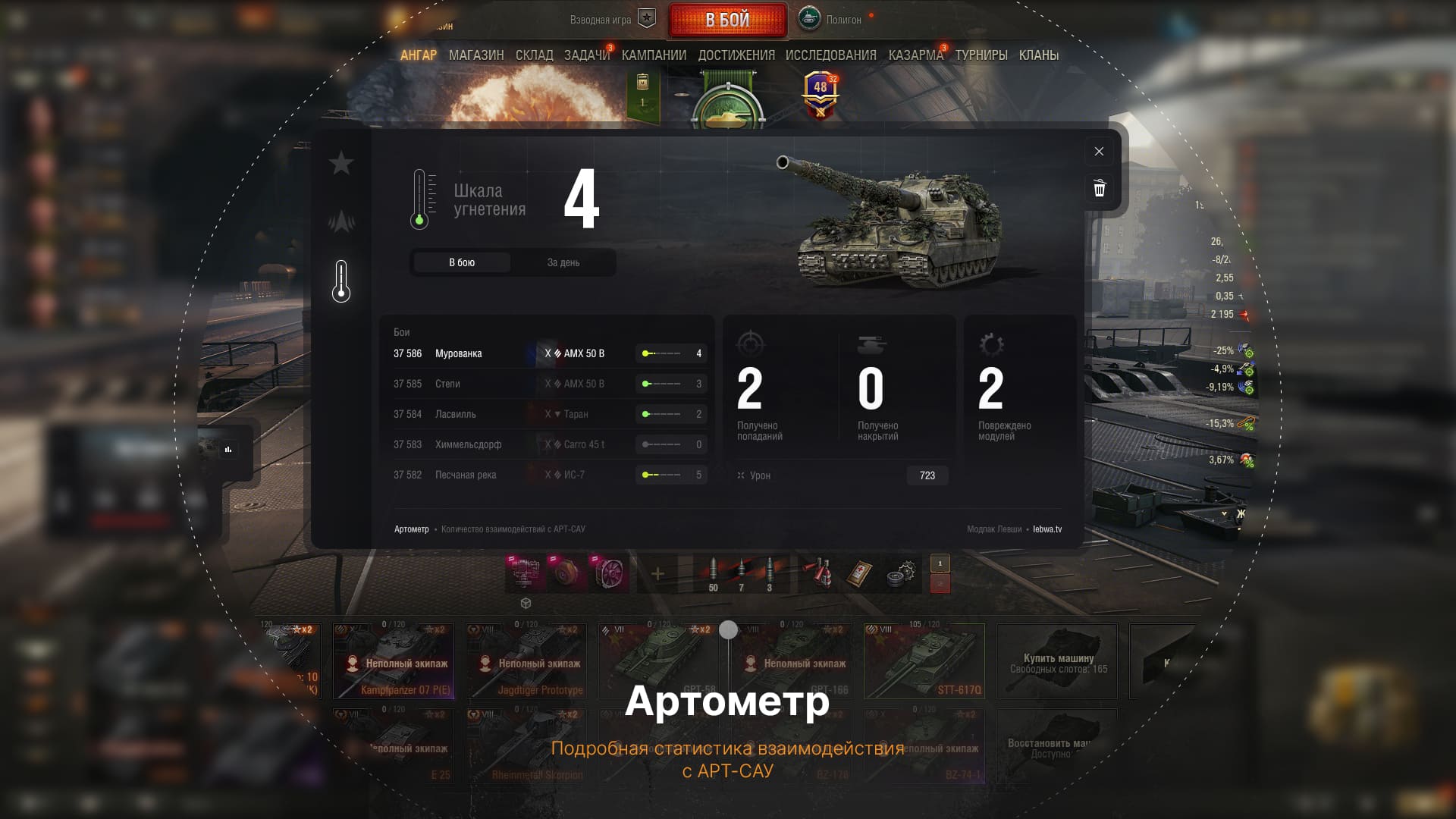Open the ЗАДАЧИ tasks menu
Screen dimensions: 1456x819
(586, 55)
